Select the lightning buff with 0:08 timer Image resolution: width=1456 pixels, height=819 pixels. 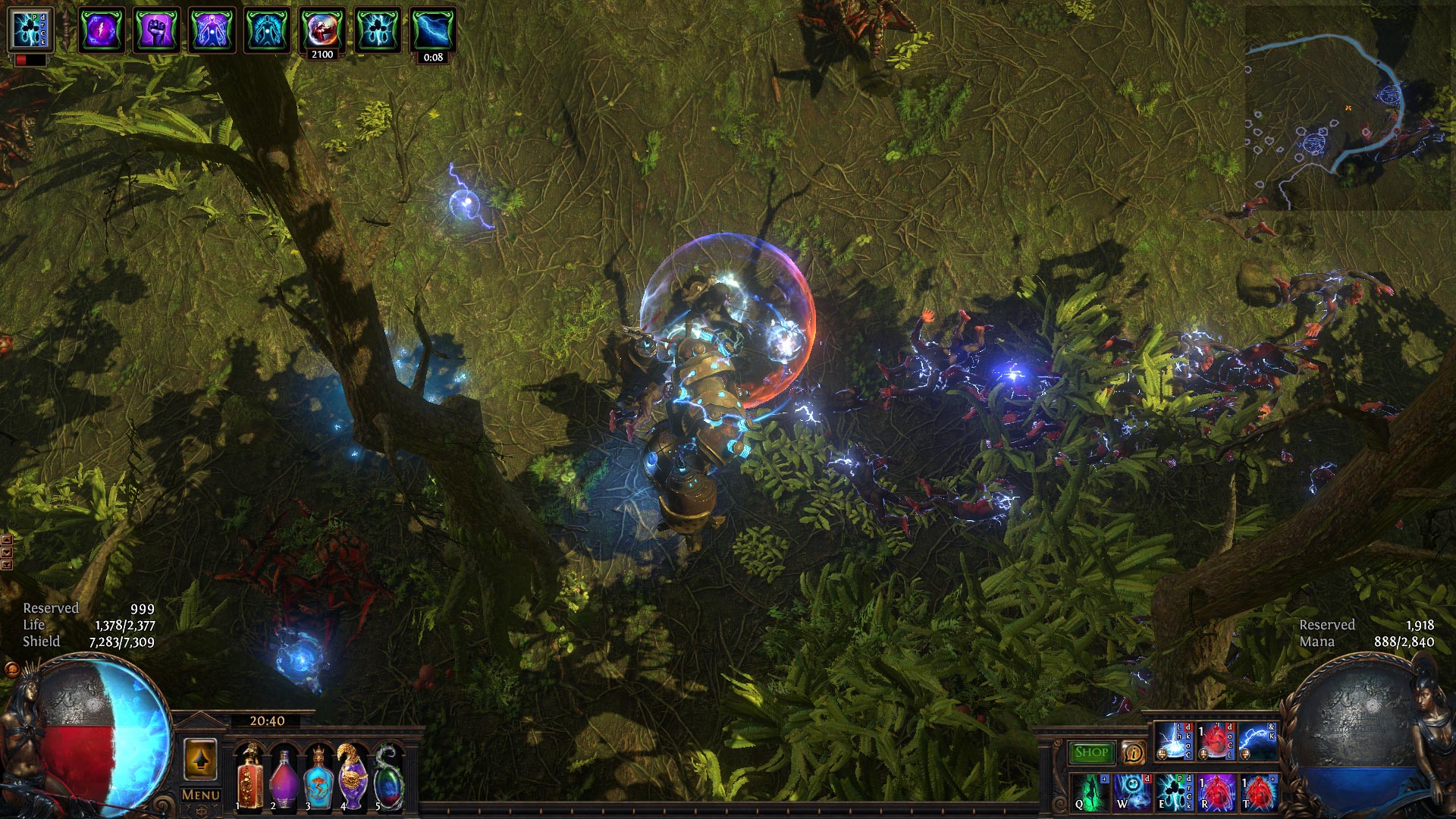tap(432, 30)
